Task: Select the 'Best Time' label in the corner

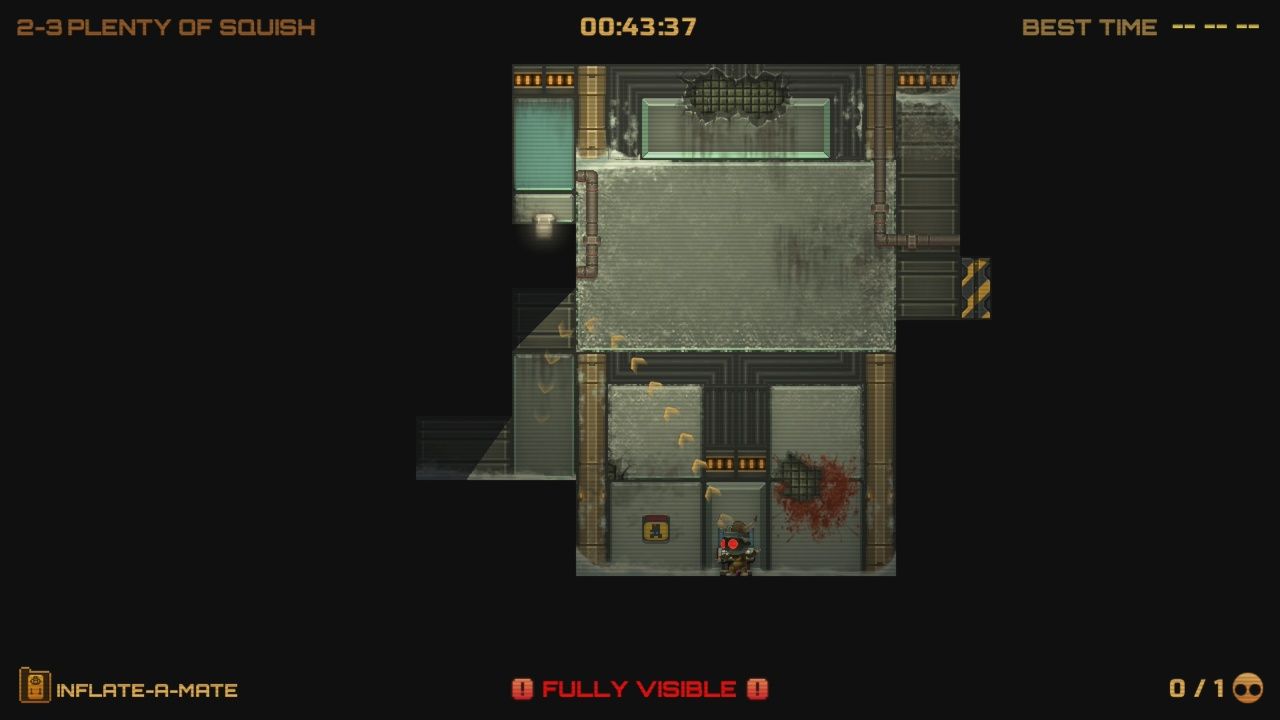Action: click(1088, 27)
